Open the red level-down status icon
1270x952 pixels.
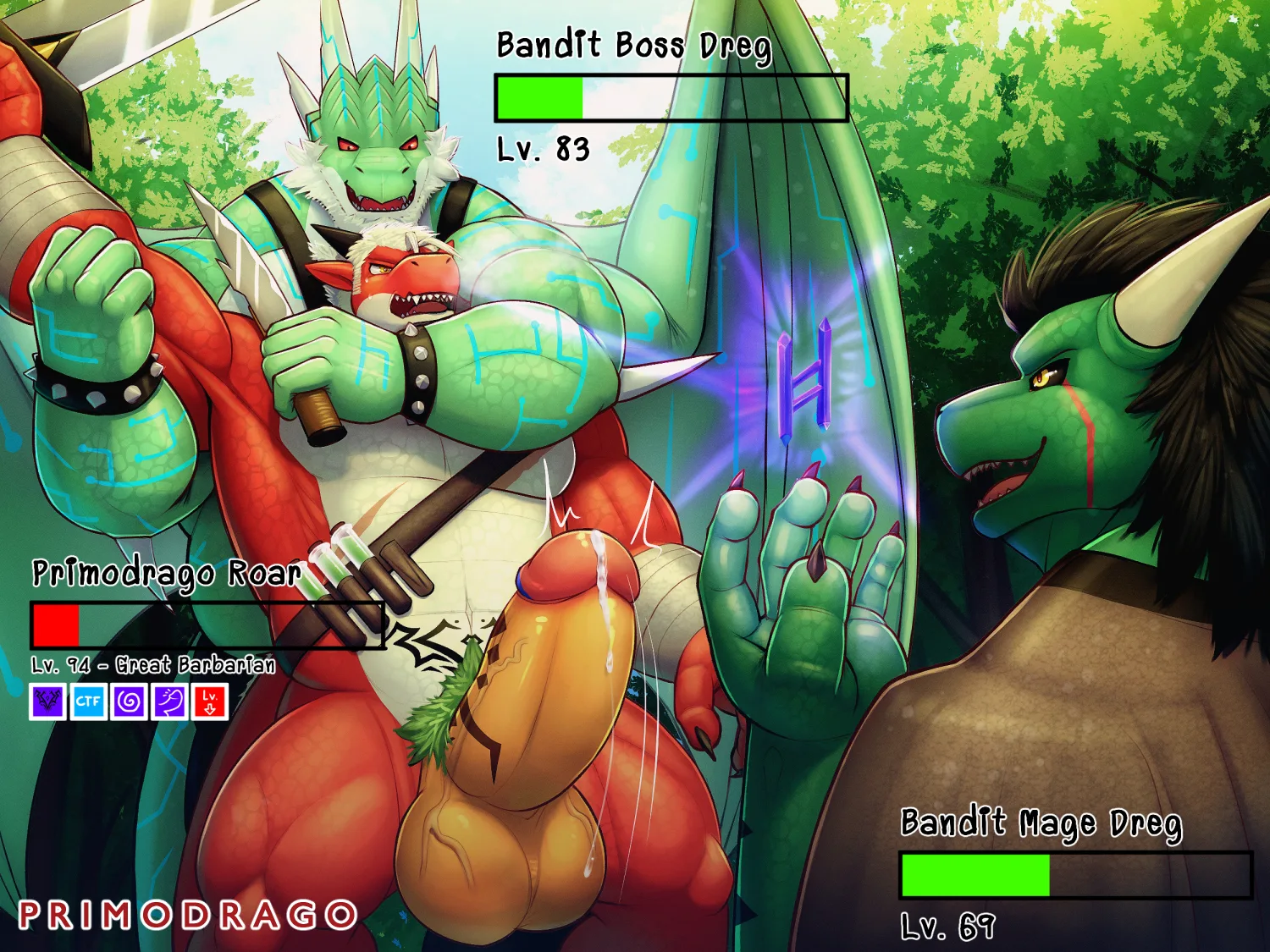pyautogui.click(x=210, y=702)
